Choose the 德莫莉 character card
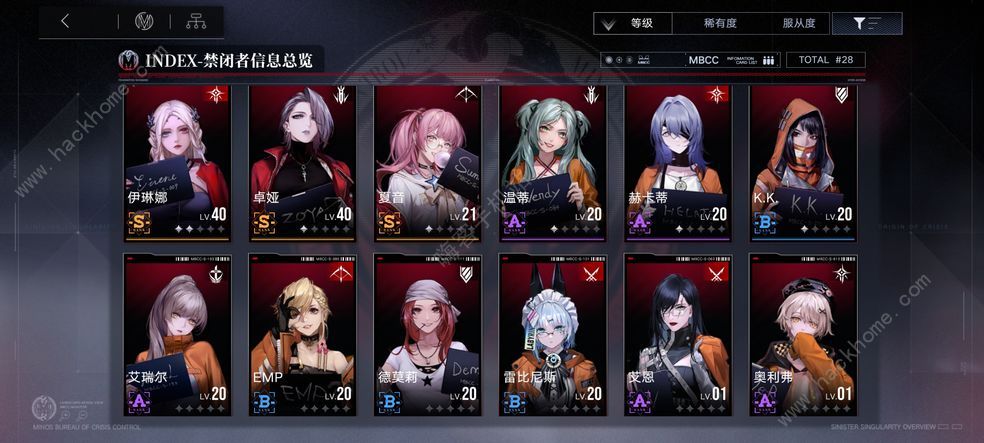Viewport: 984px width, 443px height. point(428,334)
